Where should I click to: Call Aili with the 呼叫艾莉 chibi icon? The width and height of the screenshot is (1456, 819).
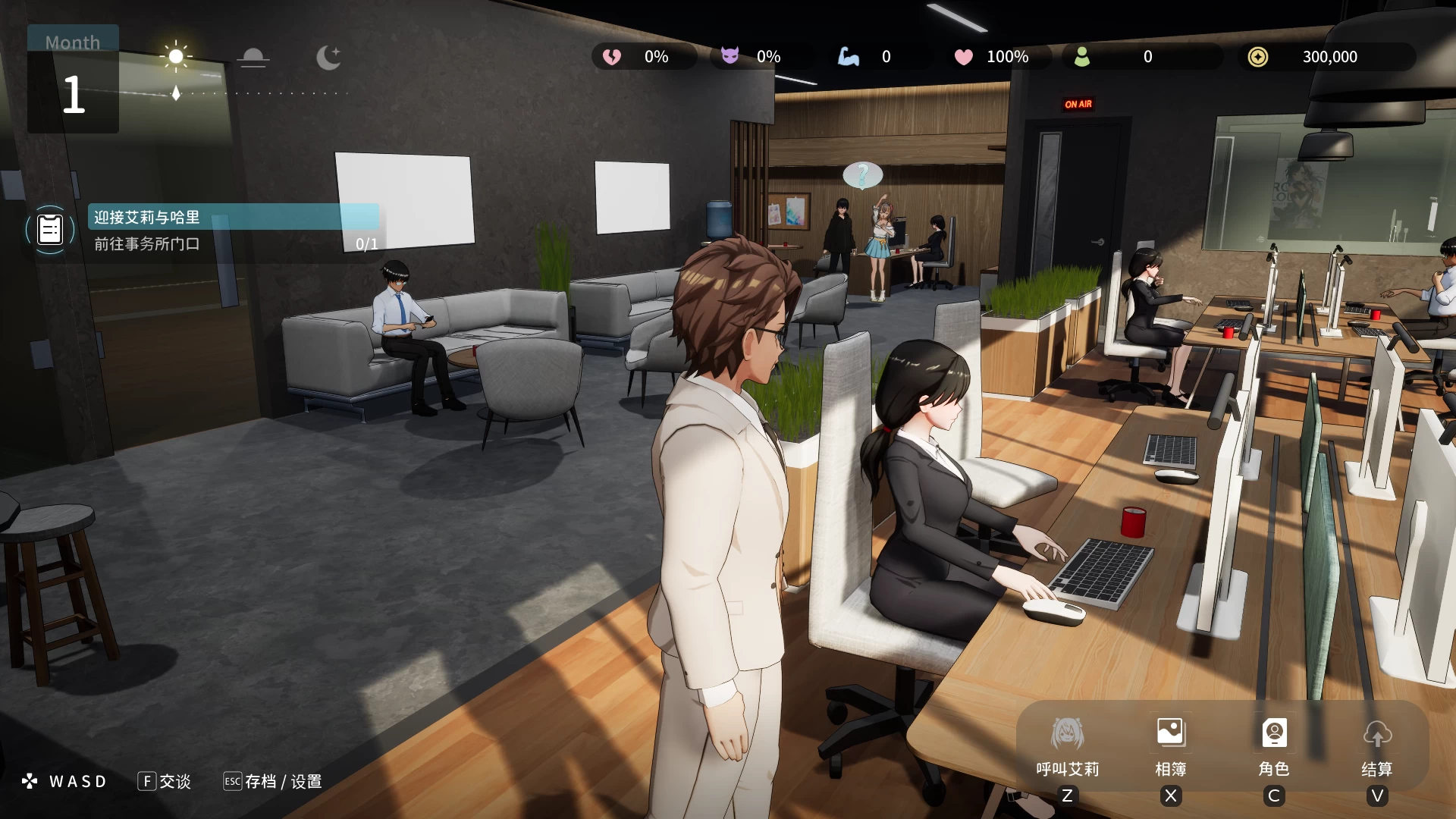pos(1068,732)
